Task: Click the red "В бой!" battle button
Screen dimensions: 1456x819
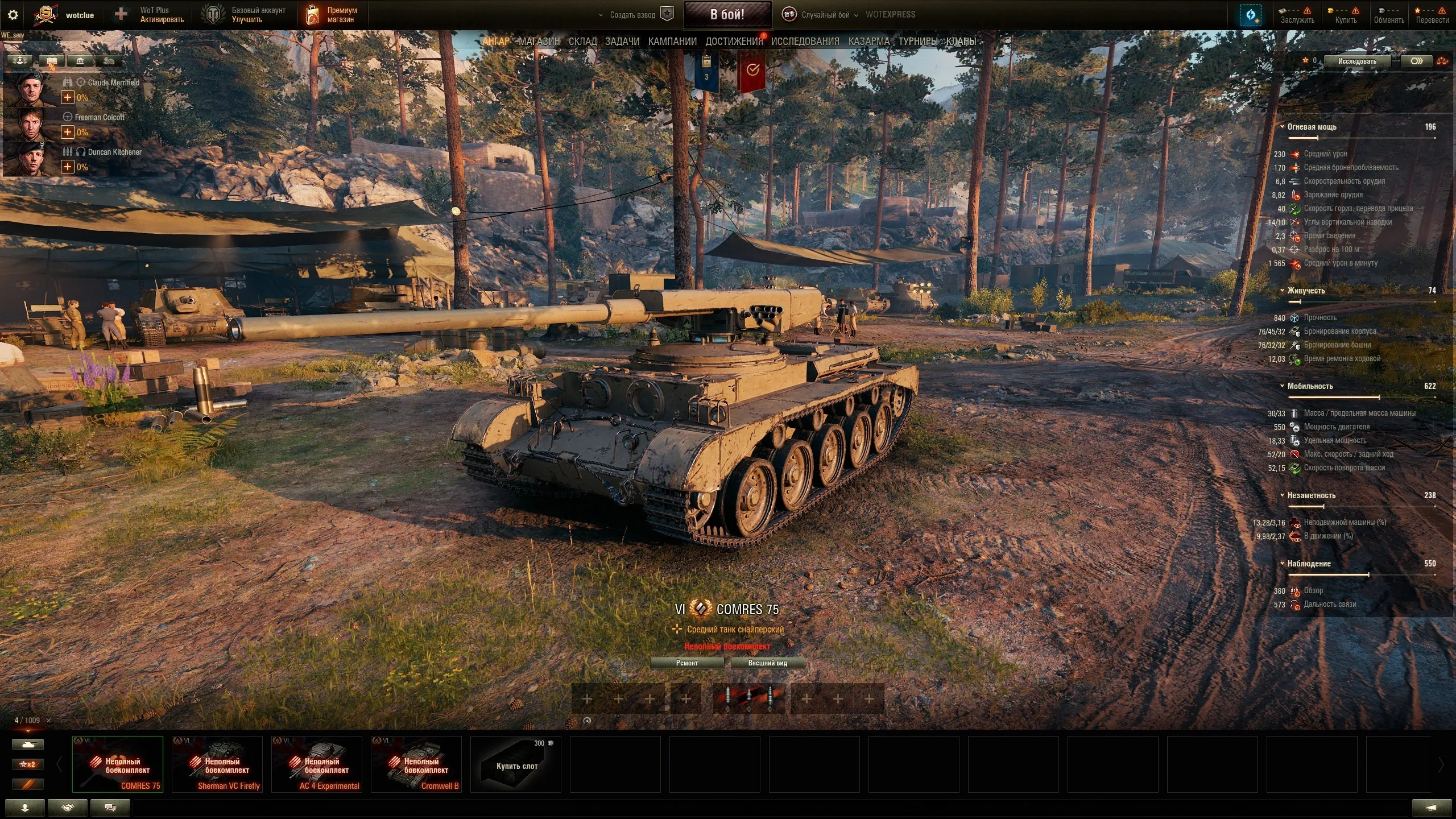Action: (x=727, y=15)
